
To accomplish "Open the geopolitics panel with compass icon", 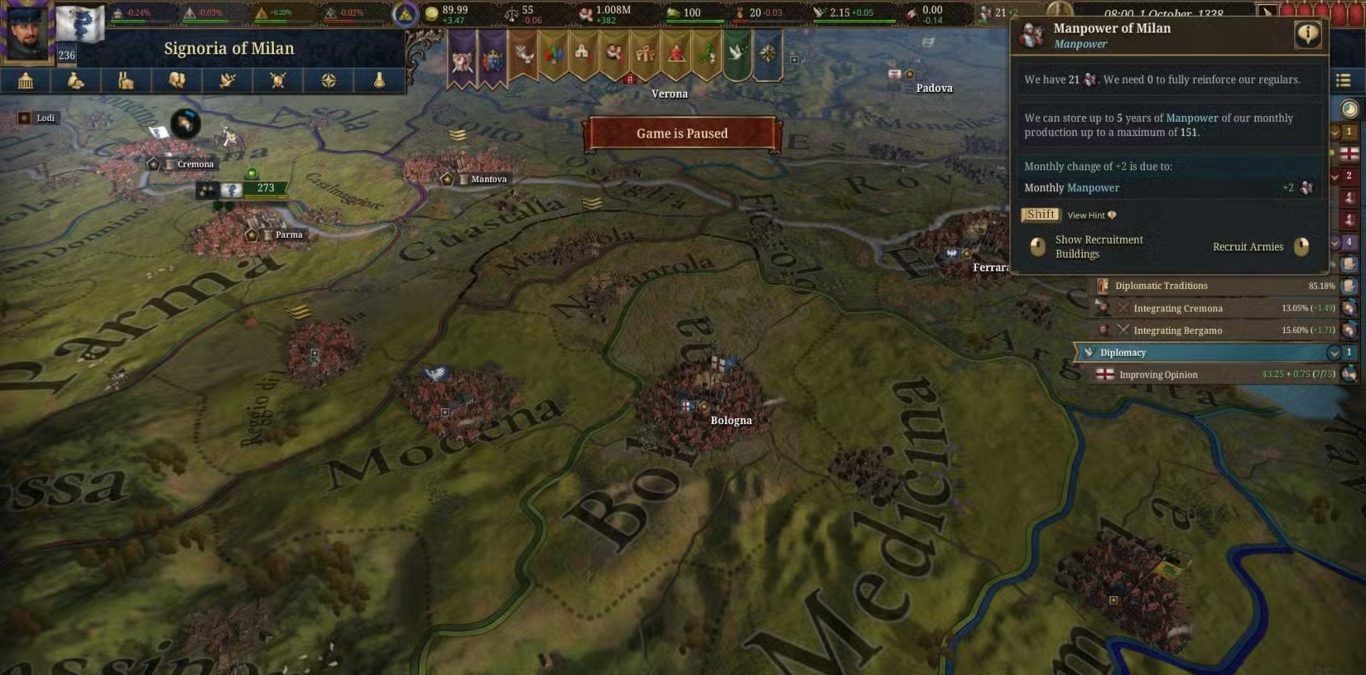I will click(x=329, y=80).
